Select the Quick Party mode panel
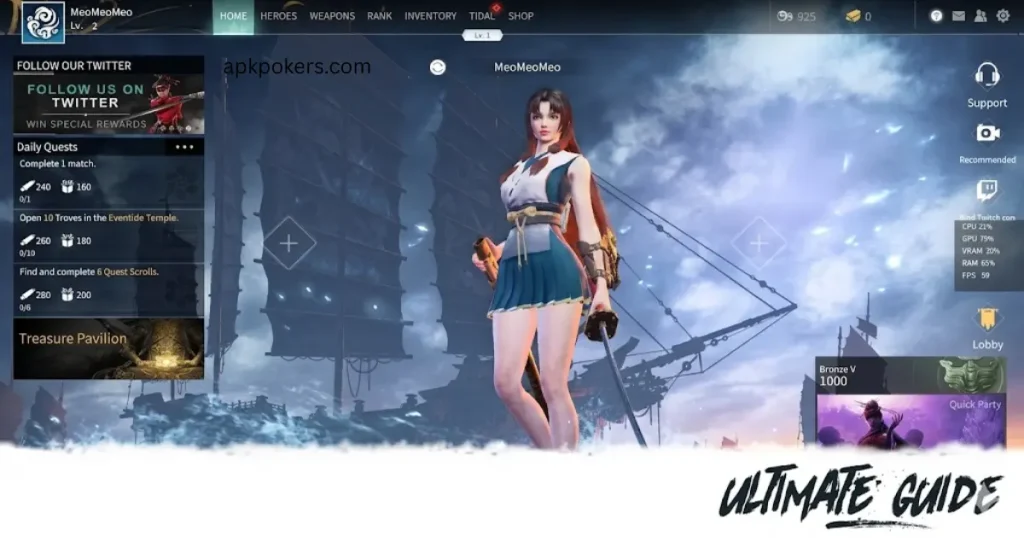The width and height of the screenshot is (1024, 538). pyautogui.click(x=911, y=418)
